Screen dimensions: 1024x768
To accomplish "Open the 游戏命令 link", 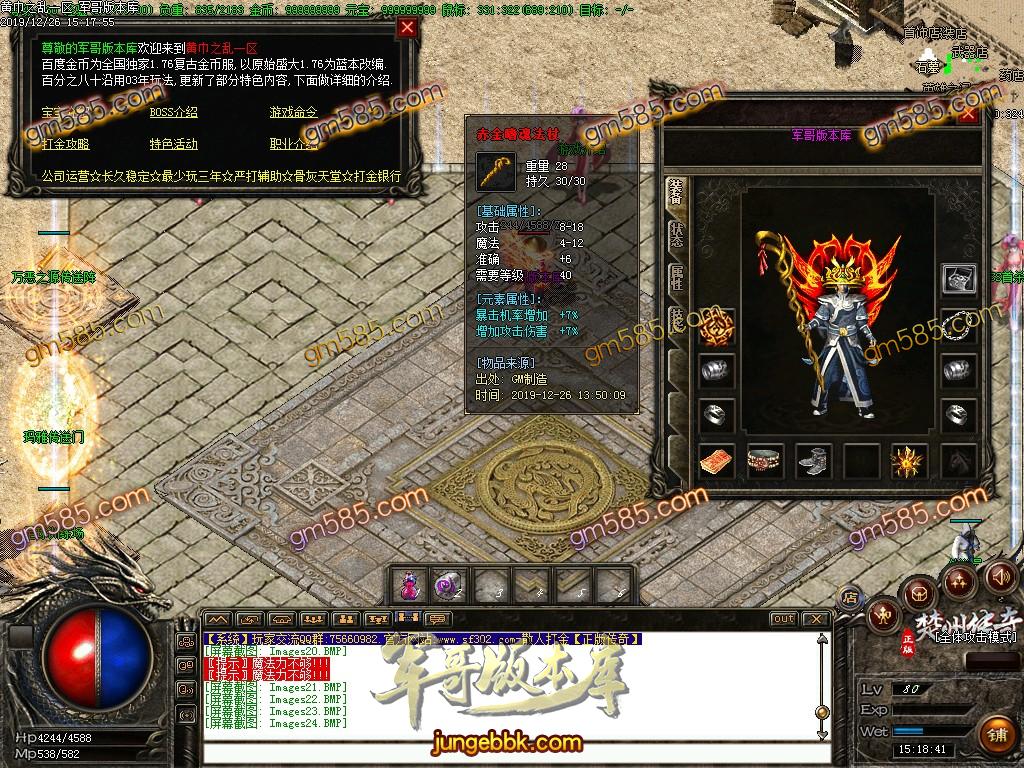I will click(x=293, y=112).
